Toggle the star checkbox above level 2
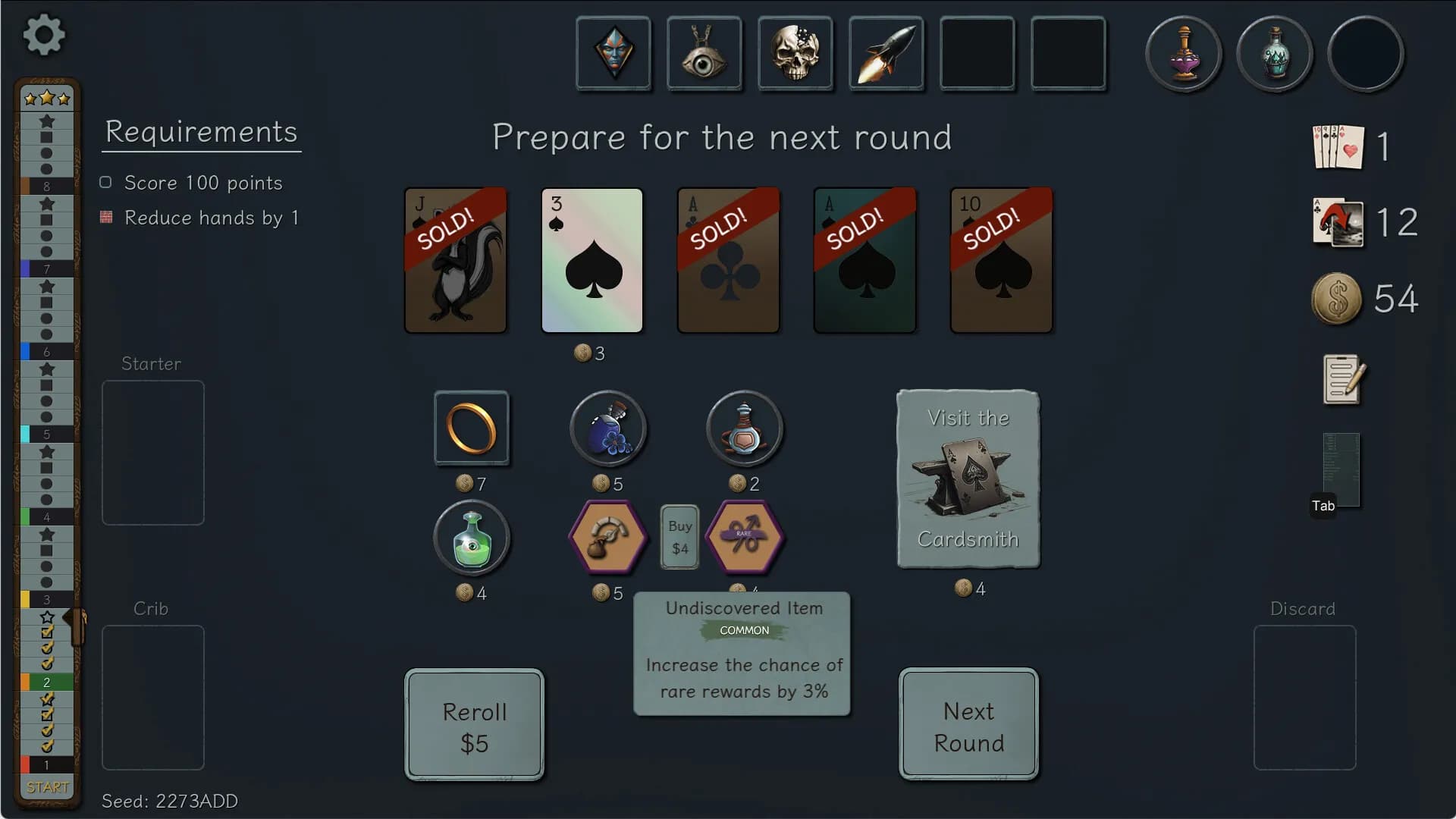The image size is (1456, 819). (x=47, y=618)
